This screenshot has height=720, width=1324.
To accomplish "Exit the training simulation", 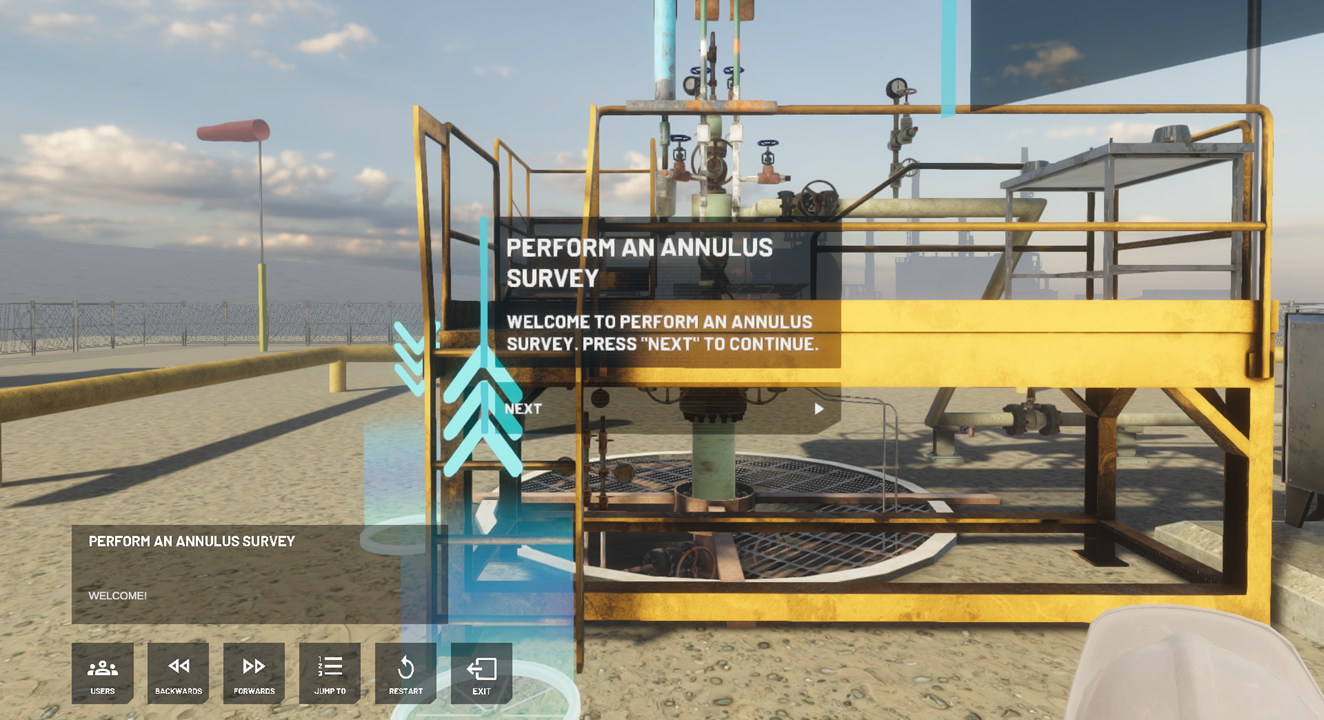I will tap(481, 673).
